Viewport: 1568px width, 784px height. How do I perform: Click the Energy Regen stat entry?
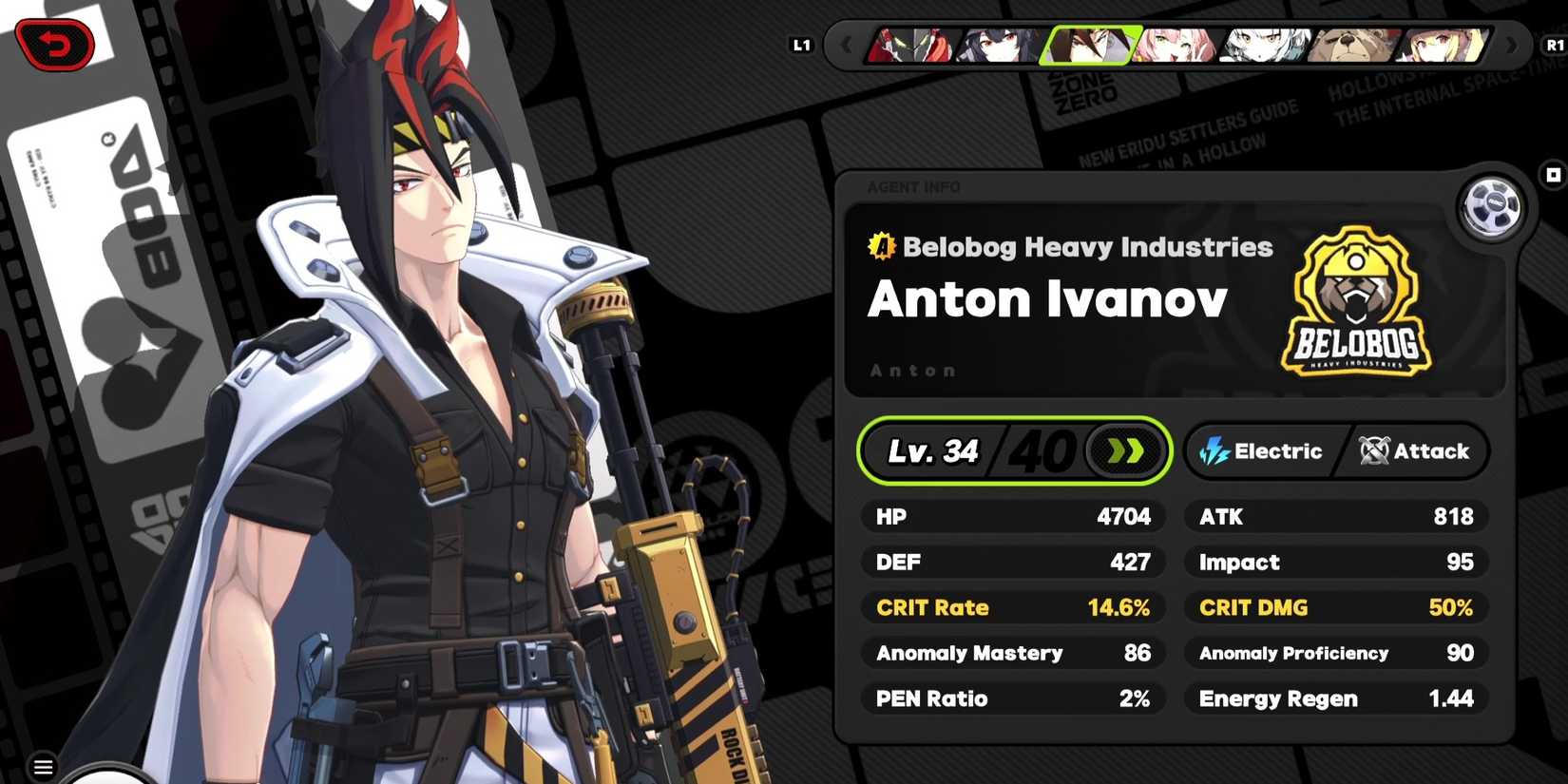(x=1333, y=698)
